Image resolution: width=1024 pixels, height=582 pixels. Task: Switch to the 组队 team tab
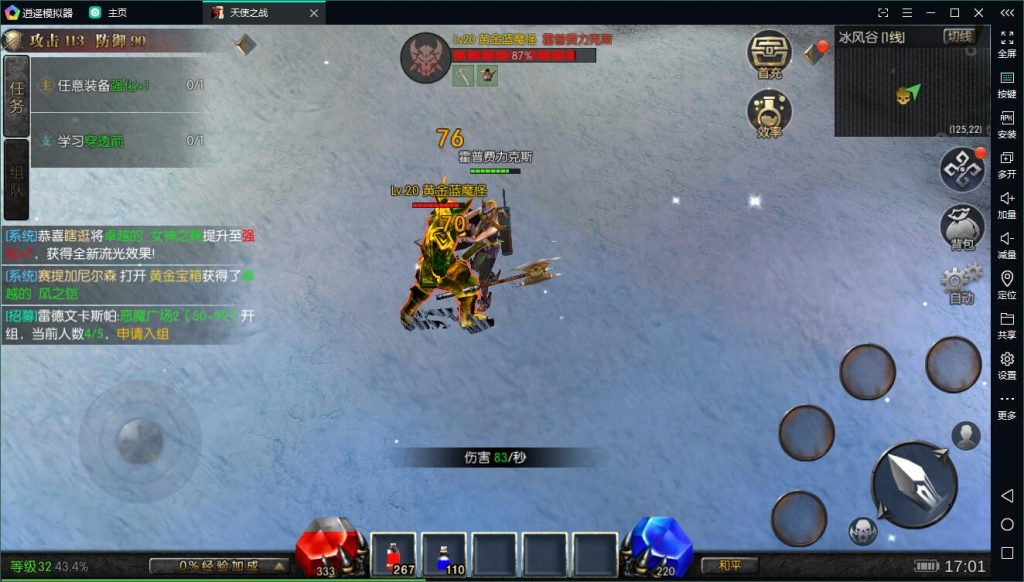point(16,179)
